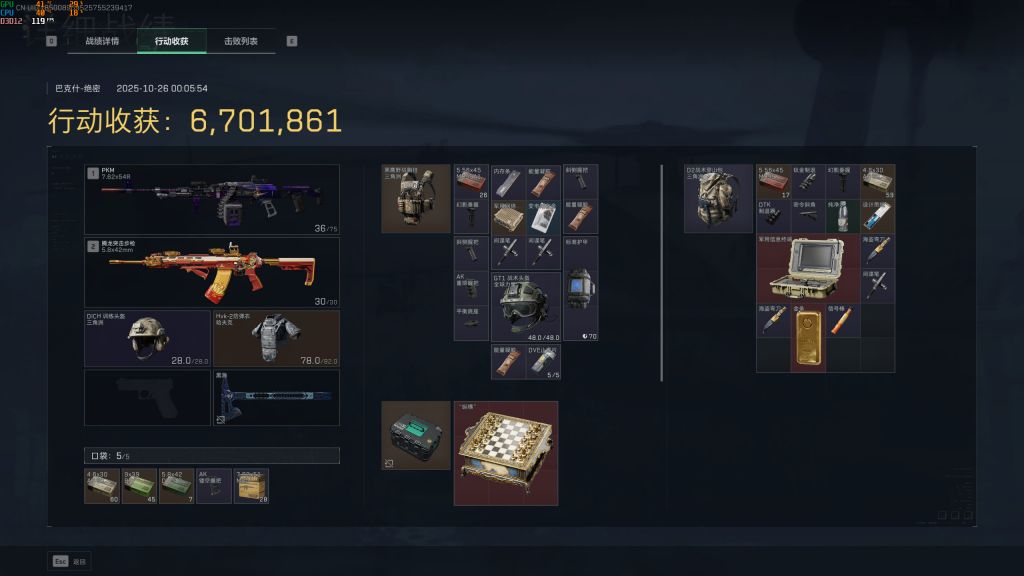This screenshot has width=1024, height=576.
Task: Inspect the DICH training helmet slot
Action: click(x=147, y=338)
